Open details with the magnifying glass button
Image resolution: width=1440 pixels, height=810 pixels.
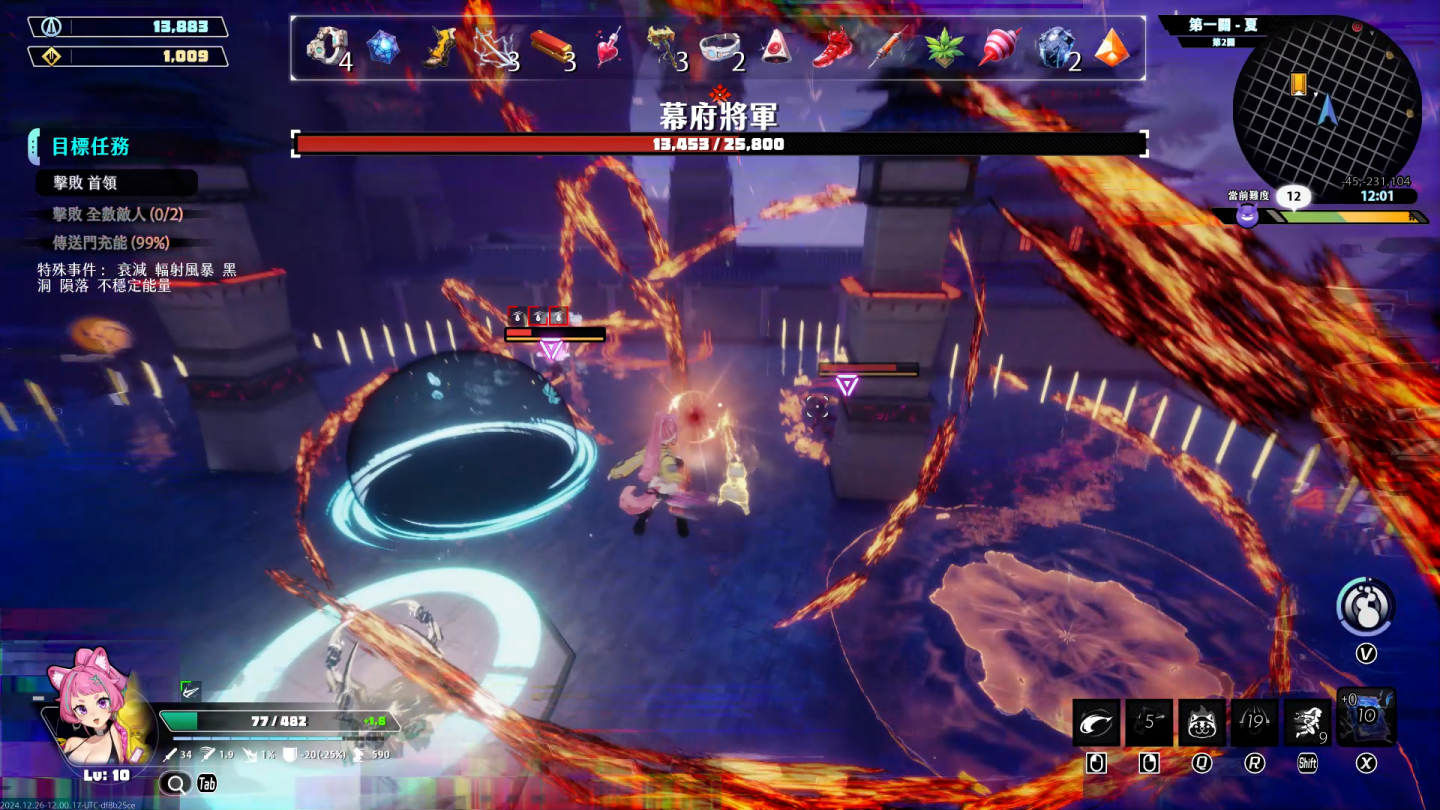pyautogui.click(x=175, y=784)
